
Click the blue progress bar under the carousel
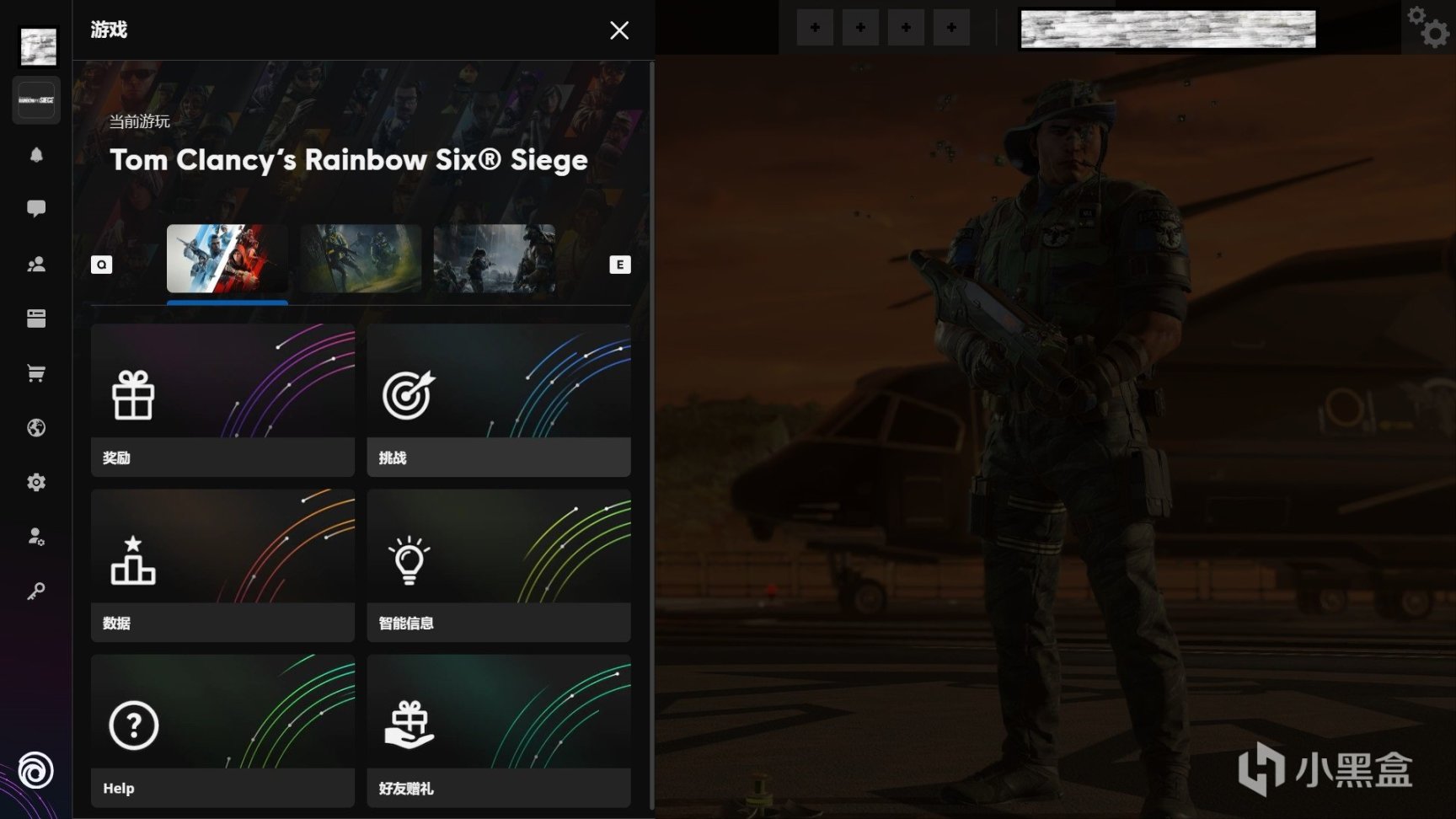coord(227,303)
